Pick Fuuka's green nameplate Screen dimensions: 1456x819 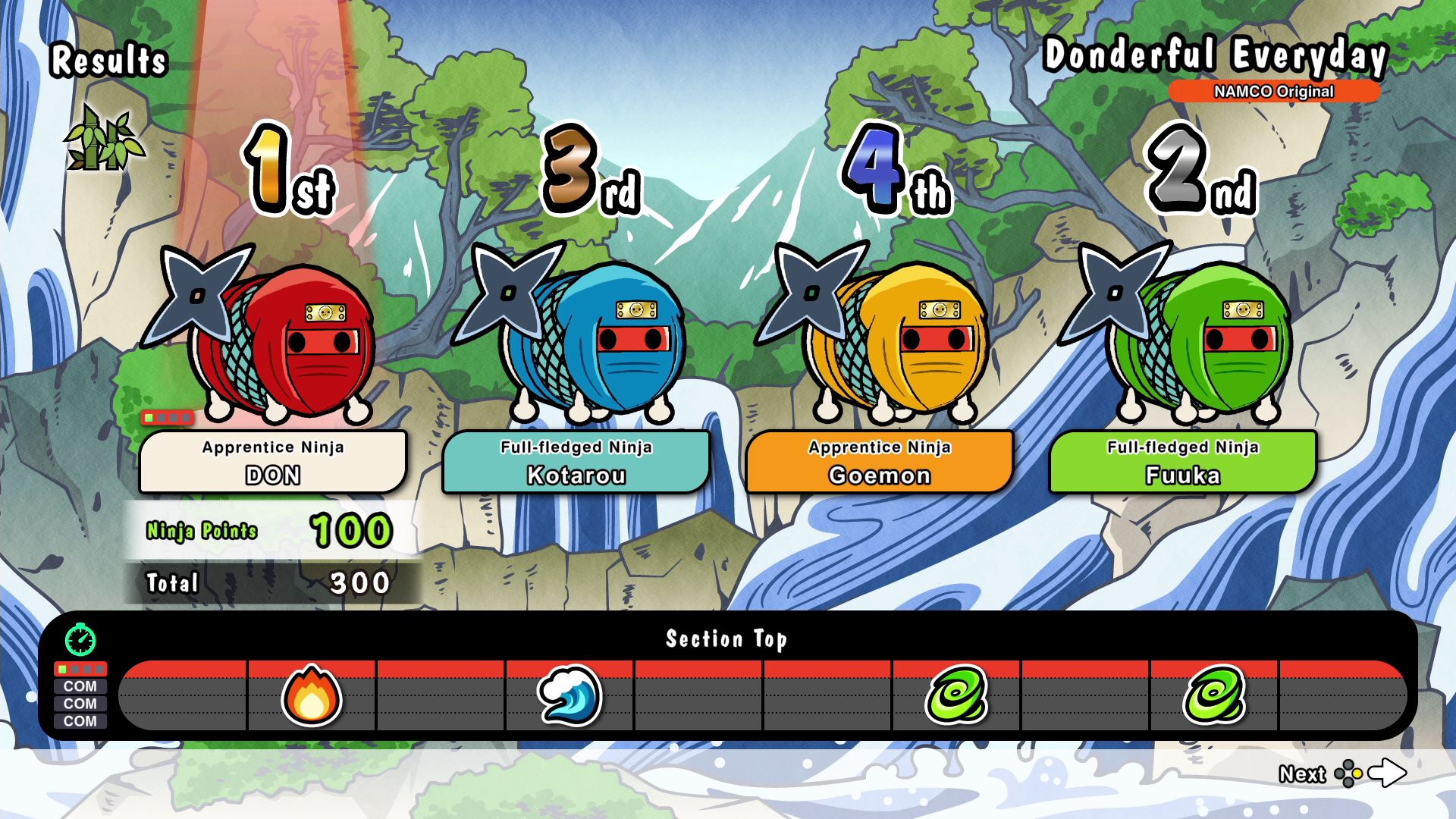coord(1183,462)
